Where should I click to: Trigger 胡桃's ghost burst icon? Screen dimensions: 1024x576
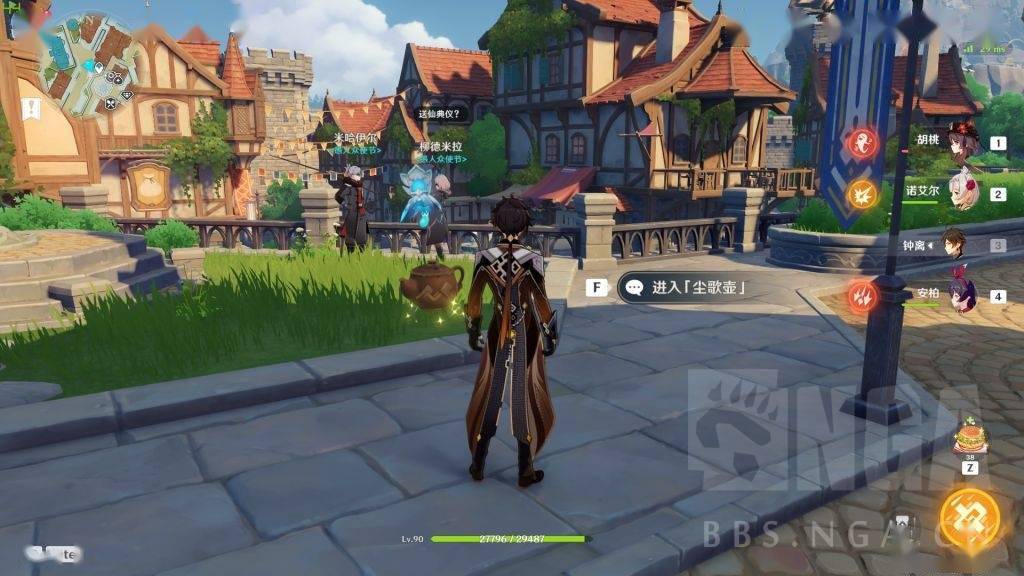coord(862,145)
